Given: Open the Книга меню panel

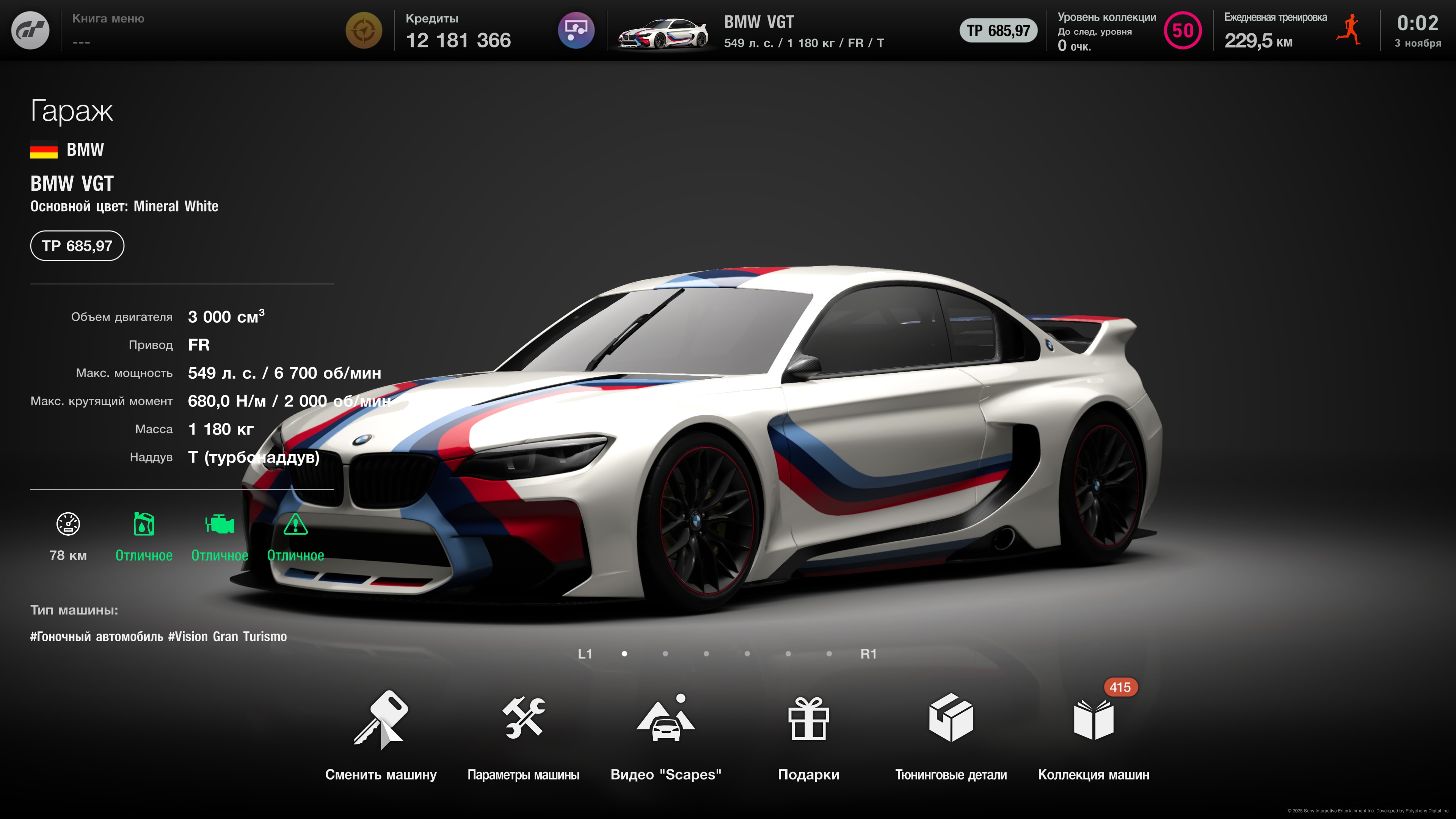Looking at the screenshot, I should [x=108, y=30].
